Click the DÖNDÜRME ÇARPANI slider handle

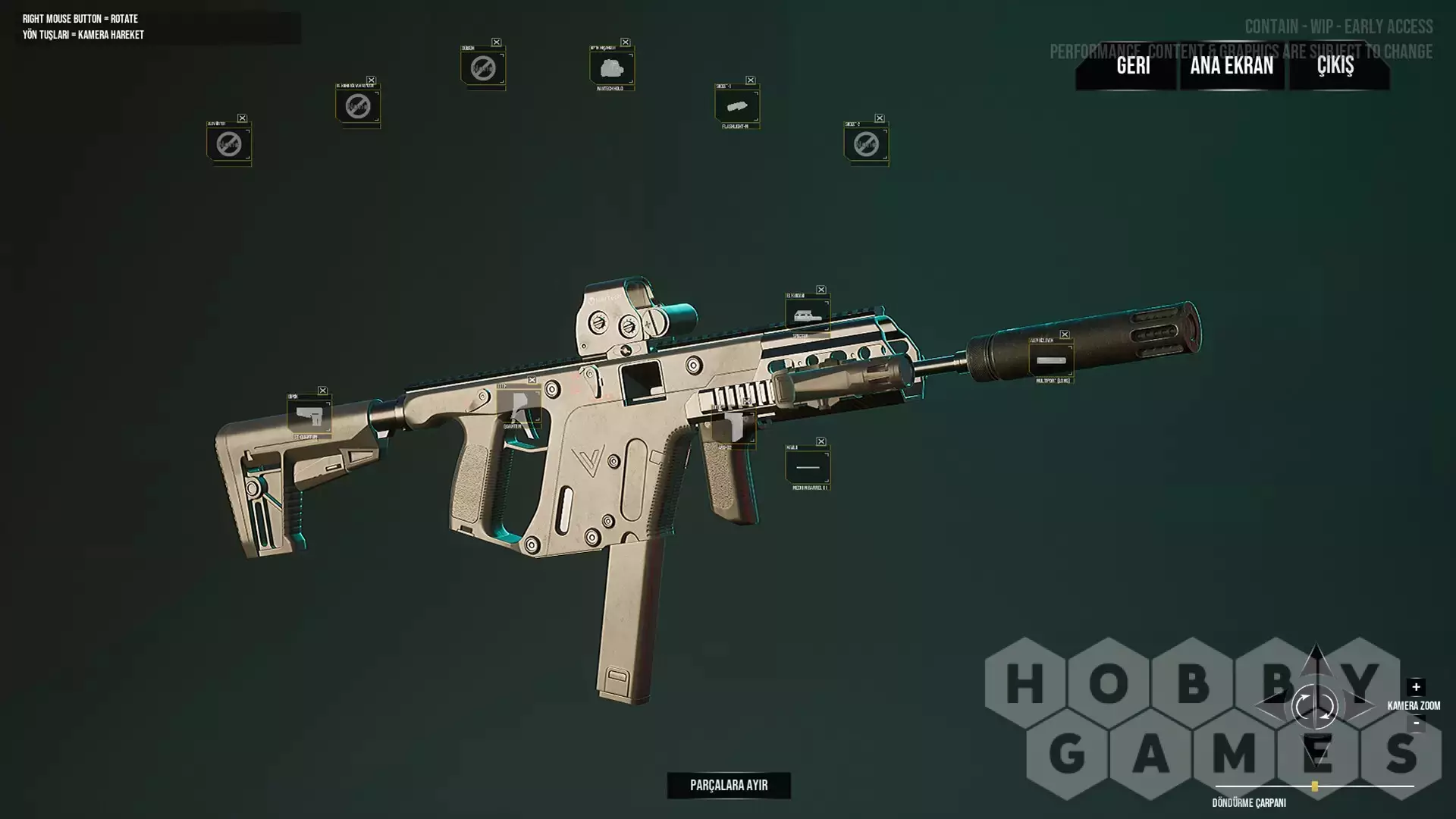1315,787
